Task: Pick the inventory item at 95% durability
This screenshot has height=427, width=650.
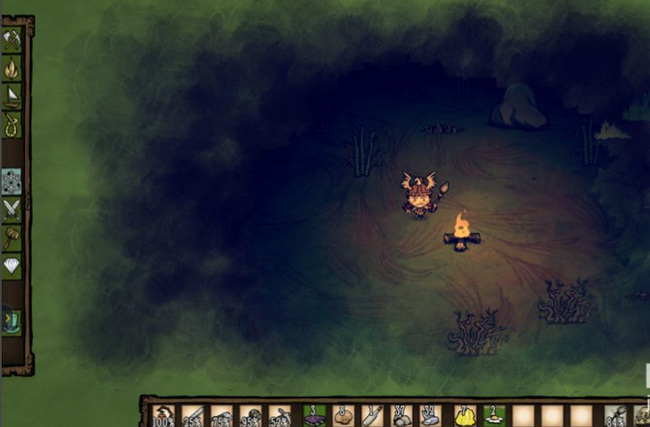Action: (x=252, y=415)
